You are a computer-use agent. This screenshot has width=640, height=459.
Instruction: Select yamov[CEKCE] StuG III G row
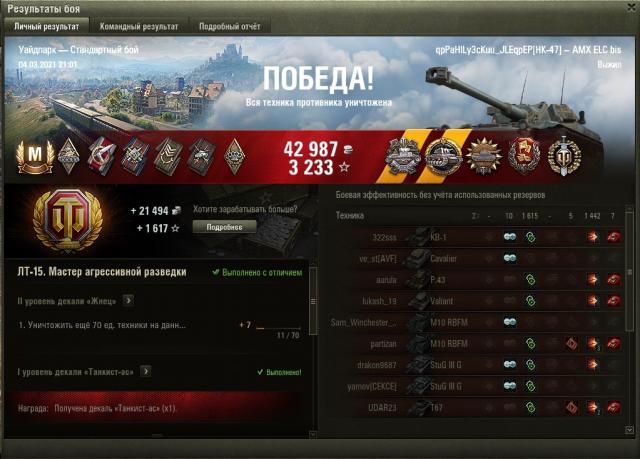tap(480, 385)
